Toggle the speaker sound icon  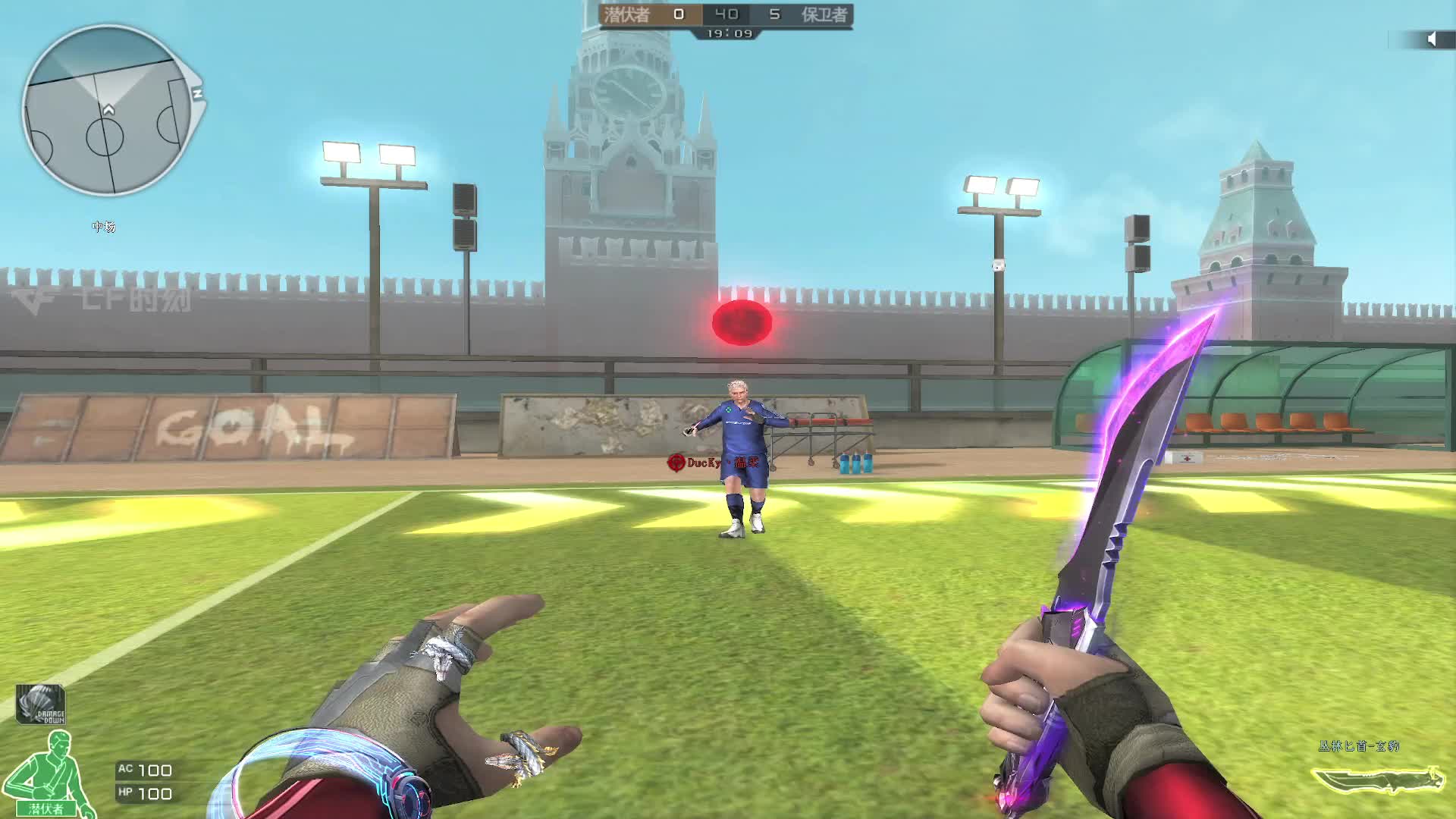pyautogui.click(x=1431, y=39)
